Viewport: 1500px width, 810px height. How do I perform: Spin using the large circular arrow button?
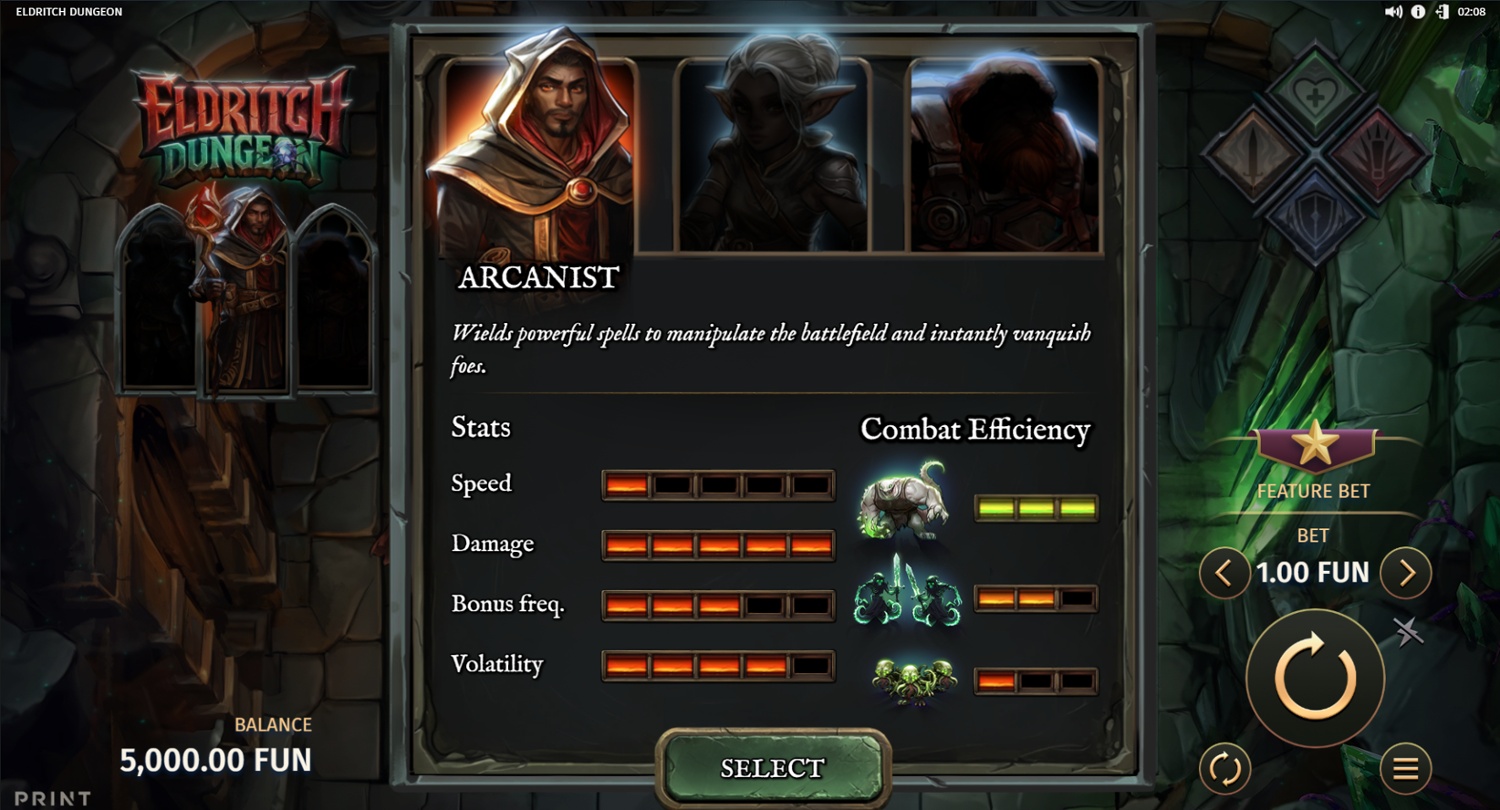coord(1314,678)
